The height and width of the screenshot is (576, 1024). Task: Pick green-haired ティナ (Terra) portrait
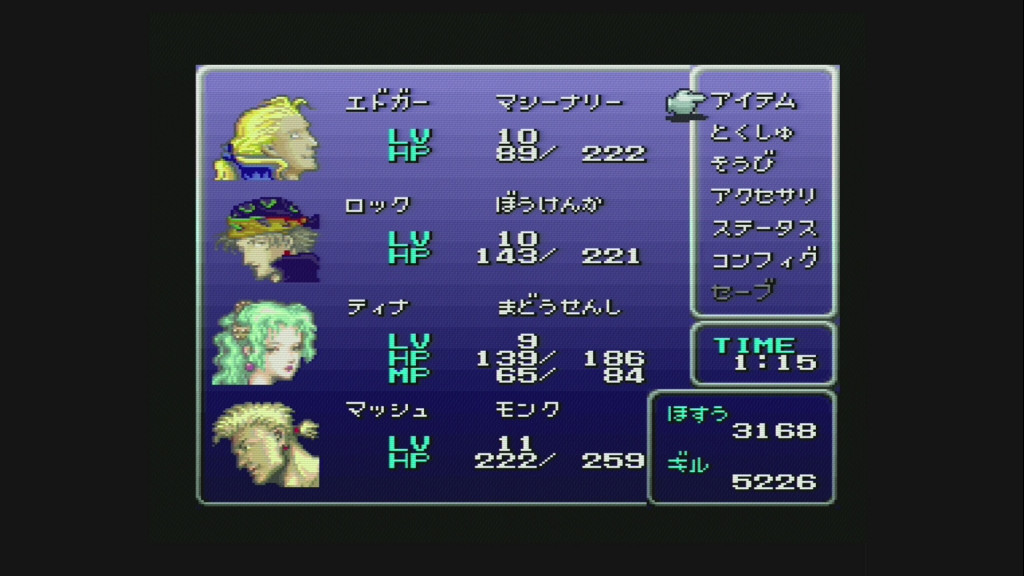coord(265,342)
